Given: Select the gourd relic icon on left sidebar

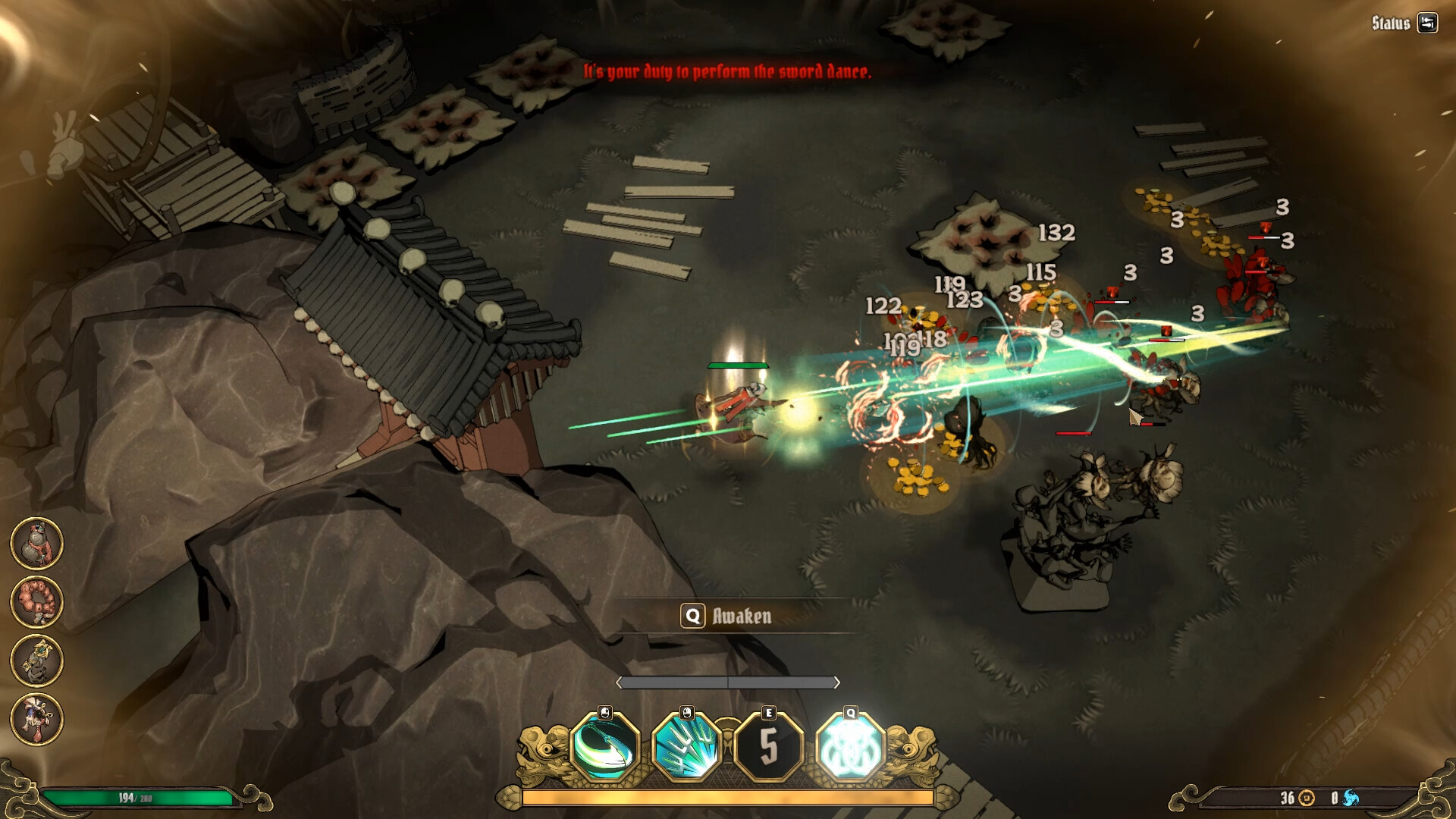Looking at the screenshot, I should 36,546.
